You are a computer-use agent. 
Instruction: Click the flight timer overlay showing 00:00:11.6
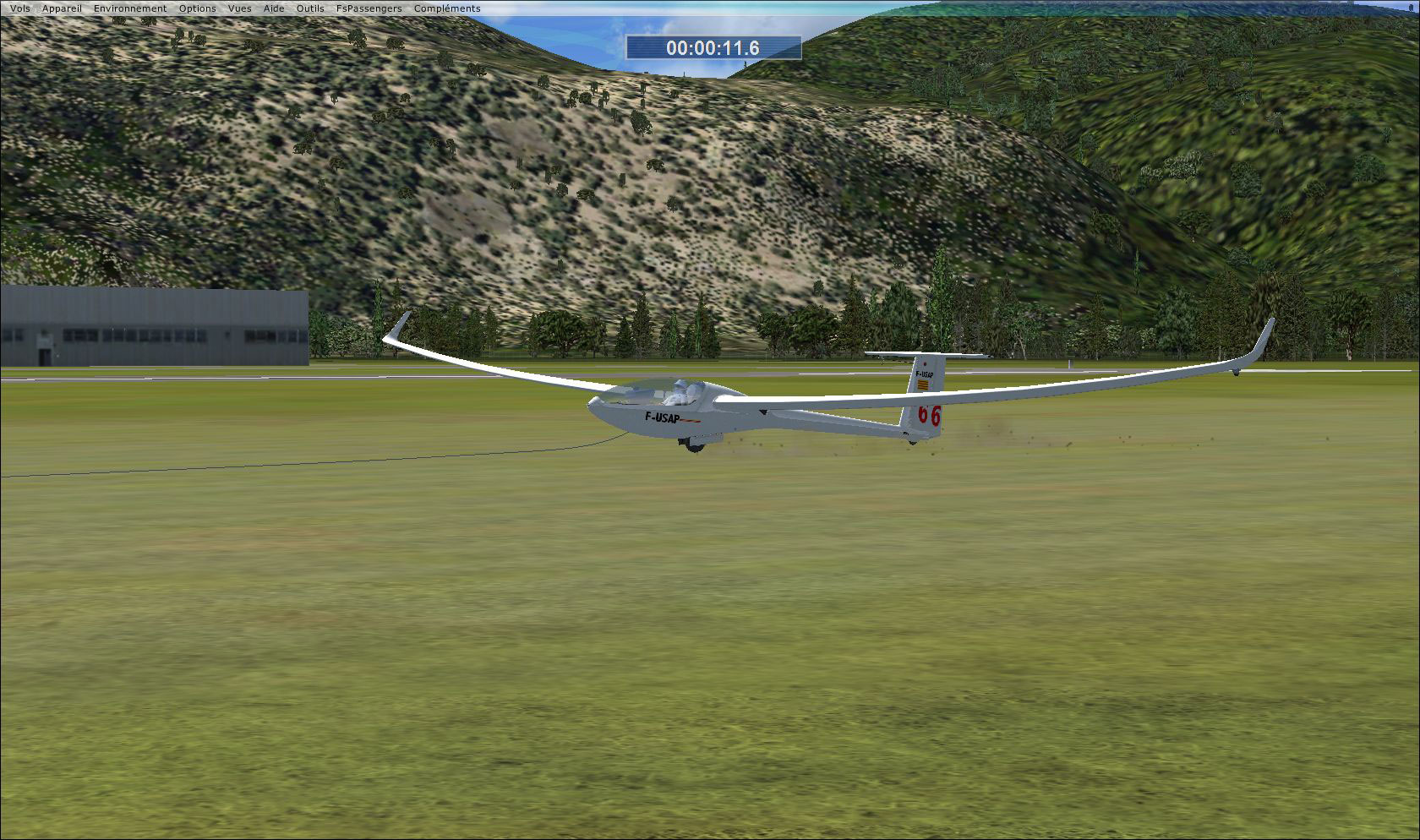(x=713, y=48)
